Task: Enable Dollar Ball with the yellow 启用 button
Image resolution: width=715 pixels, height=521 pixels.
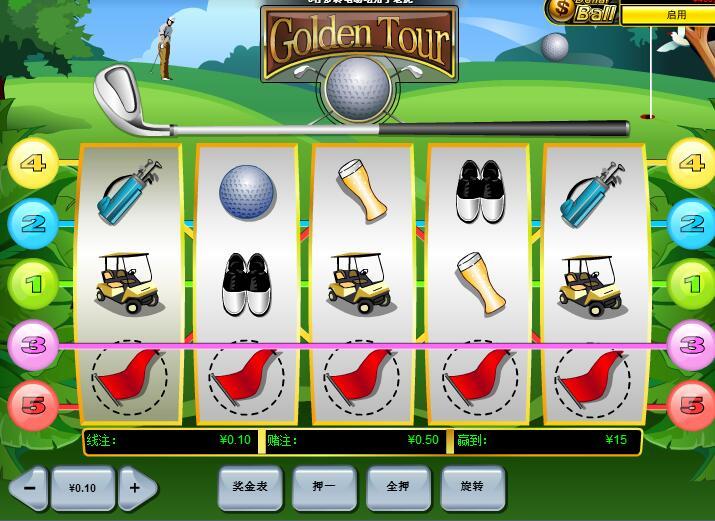Action: tap(667, 15)
